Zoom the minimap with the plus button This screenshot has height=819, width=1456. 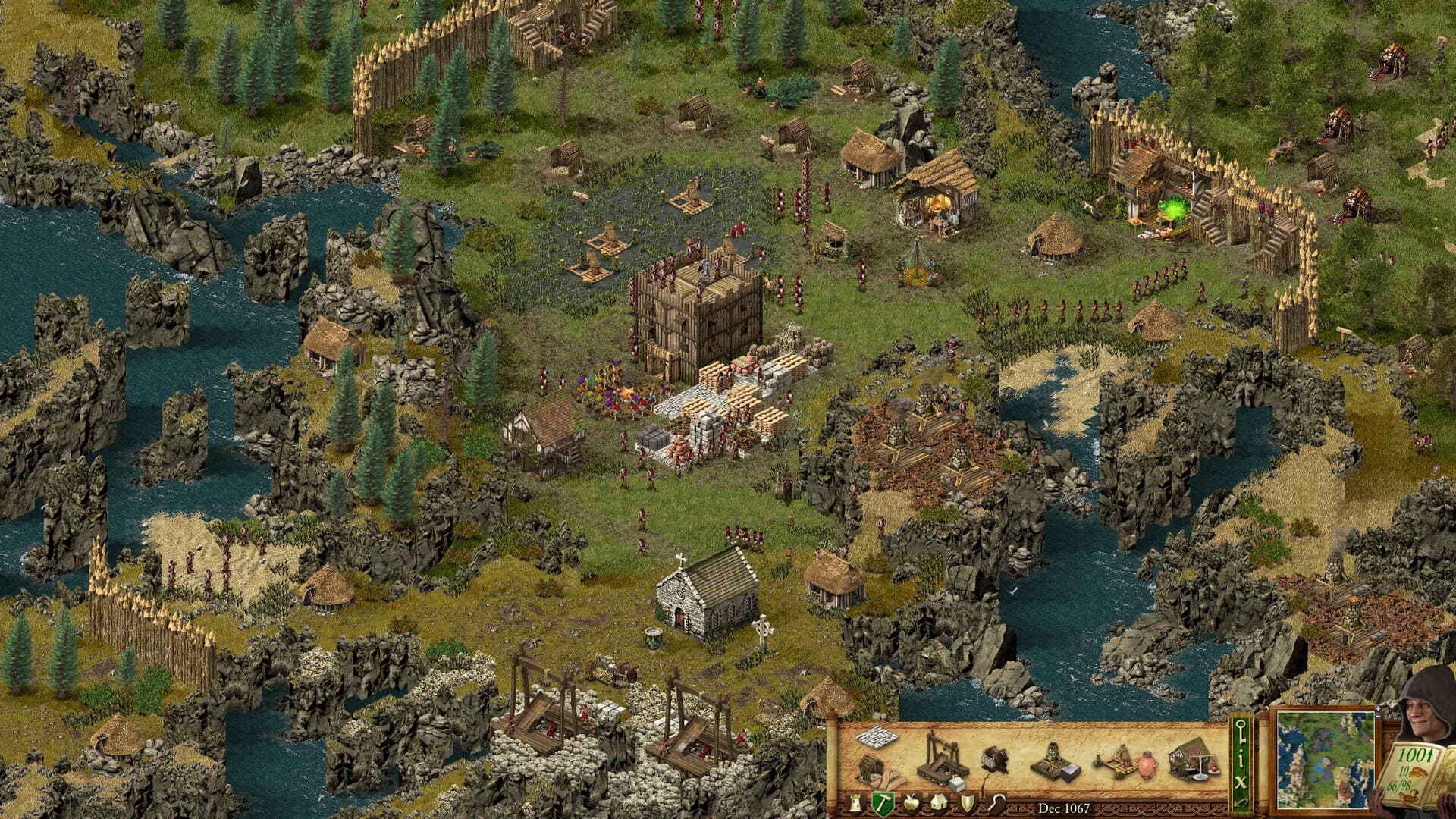click(x=1378, y=709)
